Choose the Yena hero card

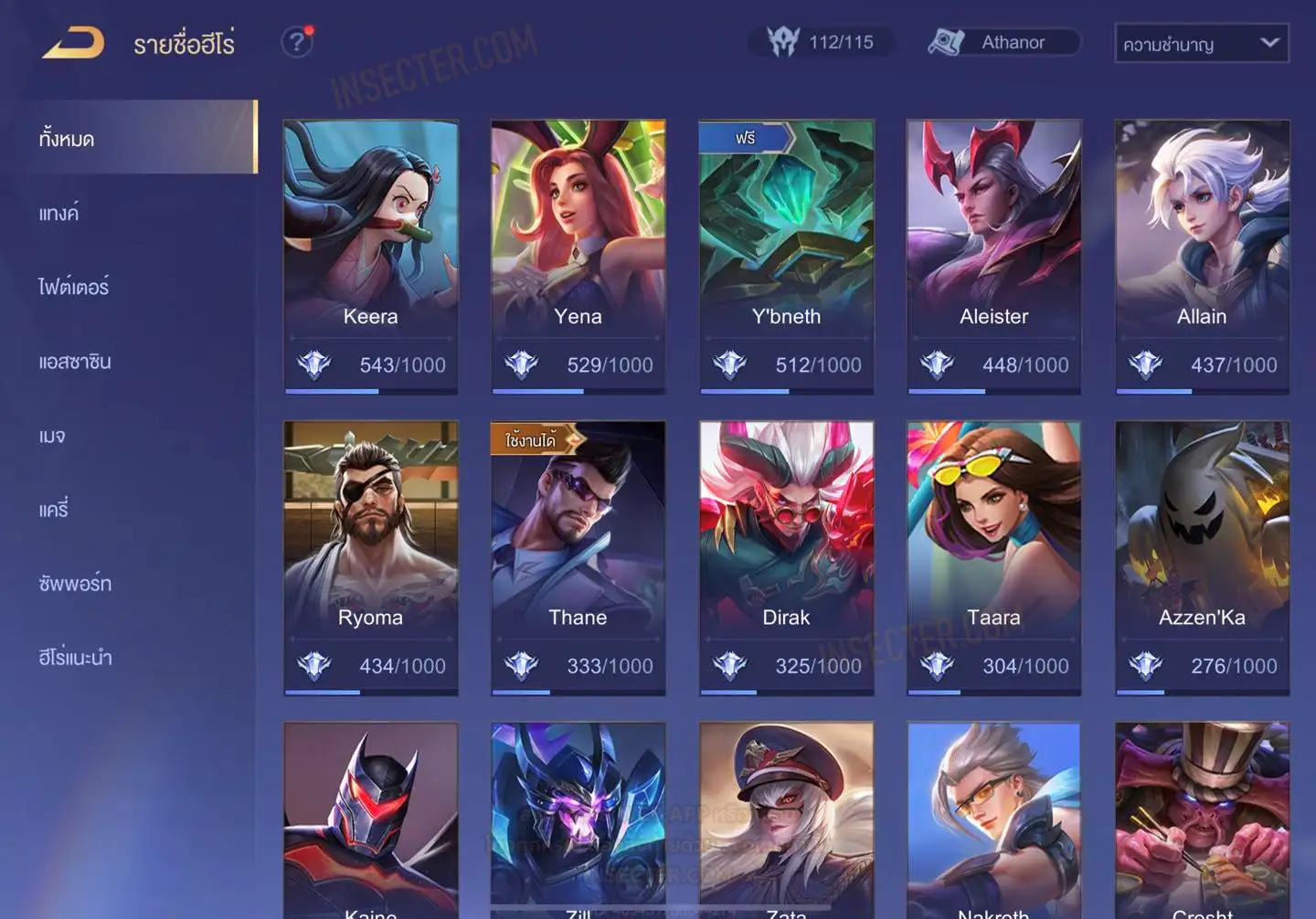[578, 256]
